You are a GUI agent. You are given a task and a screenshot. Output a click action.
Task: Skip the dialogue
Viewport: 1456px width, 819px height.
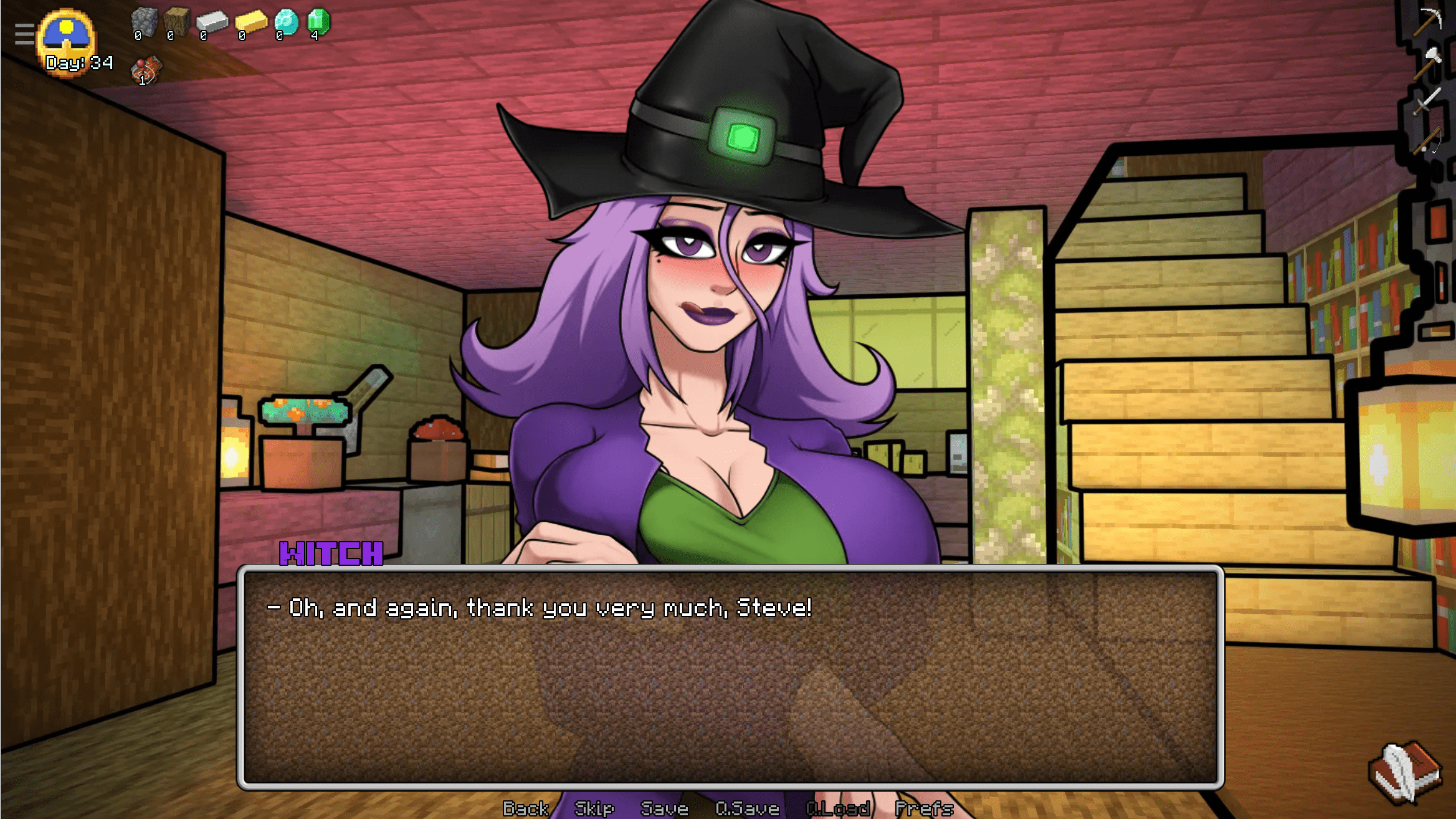(x=594, y=808)
